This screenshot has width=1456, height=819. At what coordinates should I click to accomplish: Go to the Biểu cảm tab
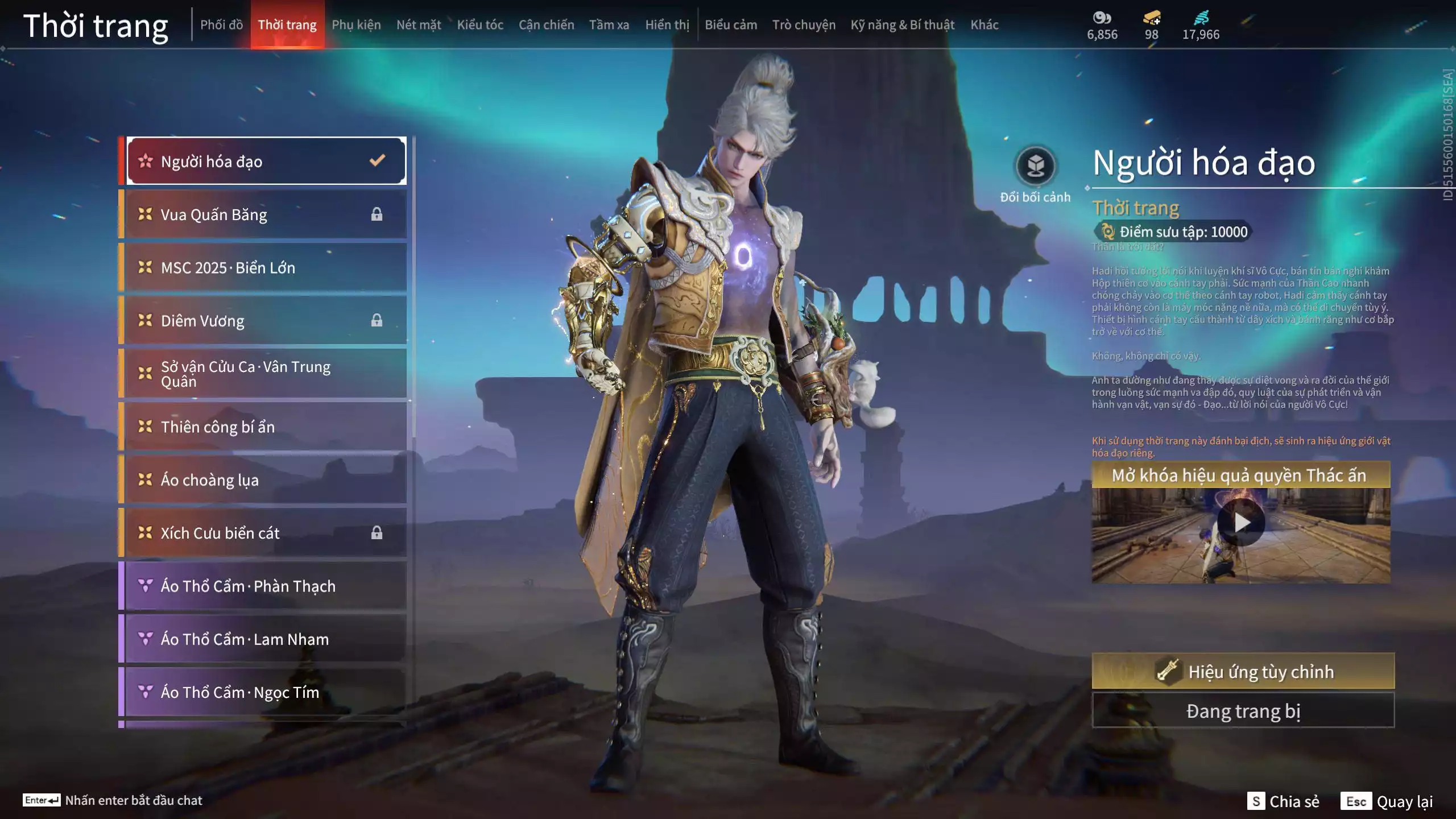pyautogui.click(x=731, y=24)
